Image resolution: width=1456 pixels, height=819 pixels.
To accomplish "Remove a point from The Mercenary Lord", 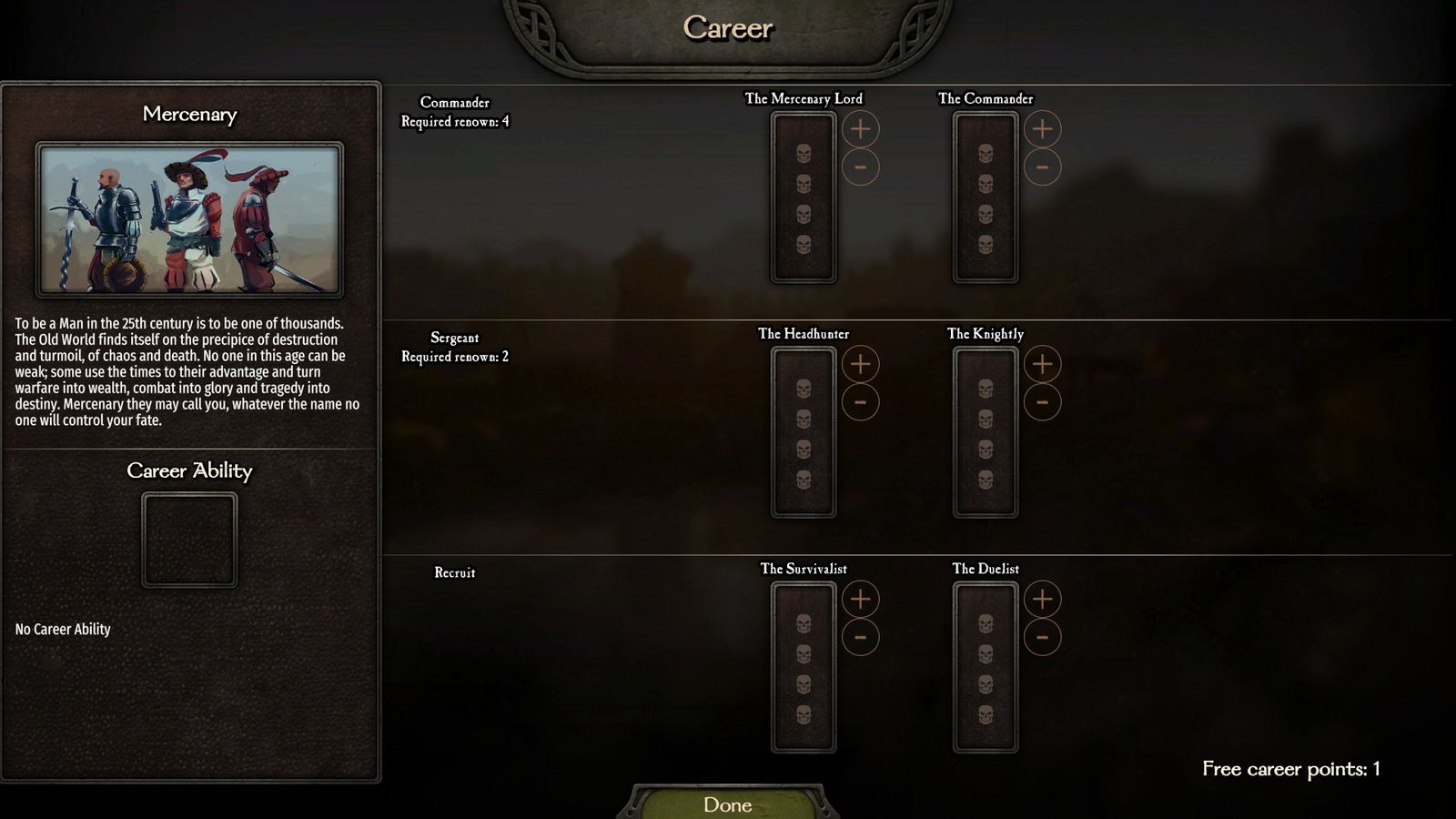I will pyautogui.click(x=860, y=167).
